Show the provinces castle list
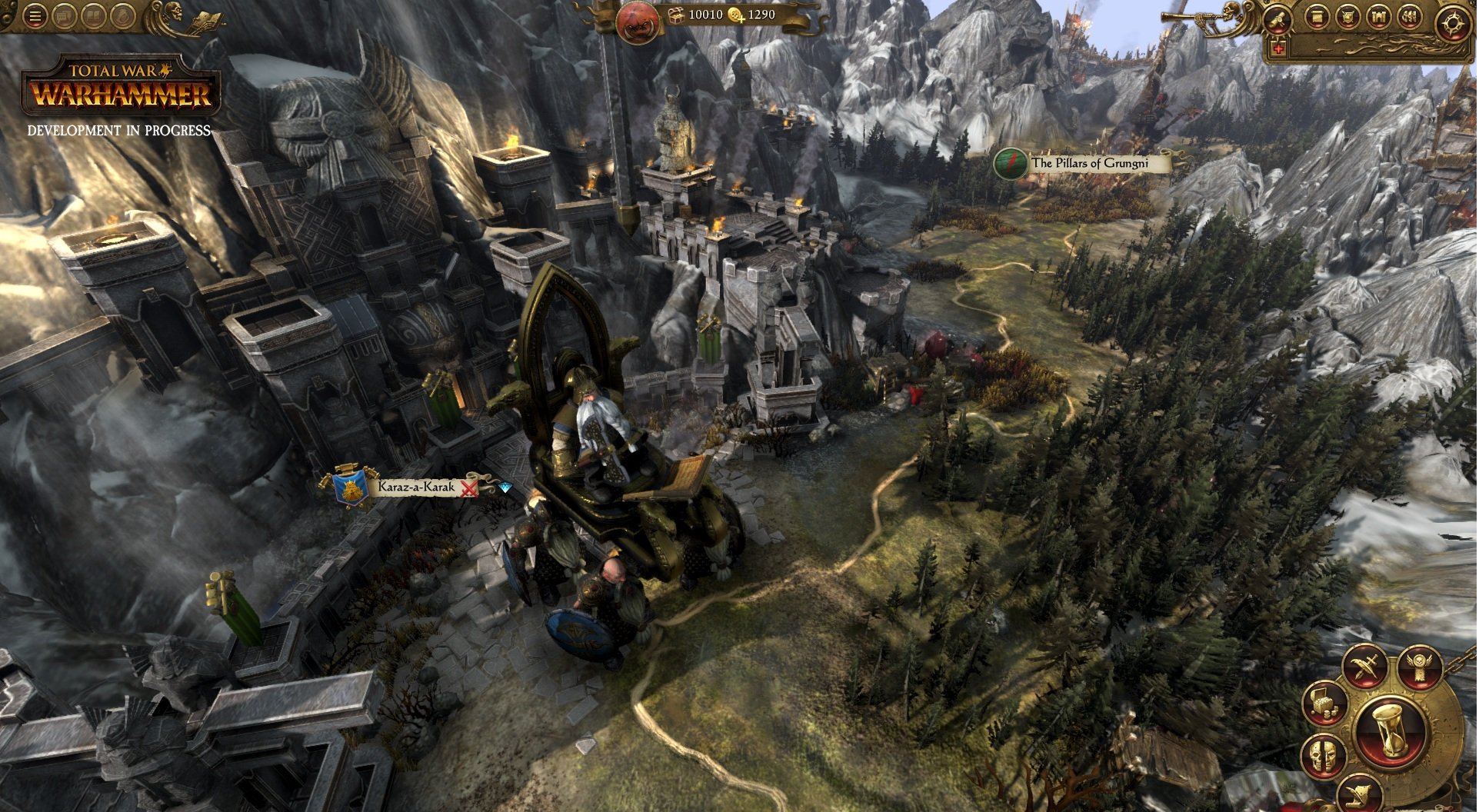 (x=1378, y=17)
